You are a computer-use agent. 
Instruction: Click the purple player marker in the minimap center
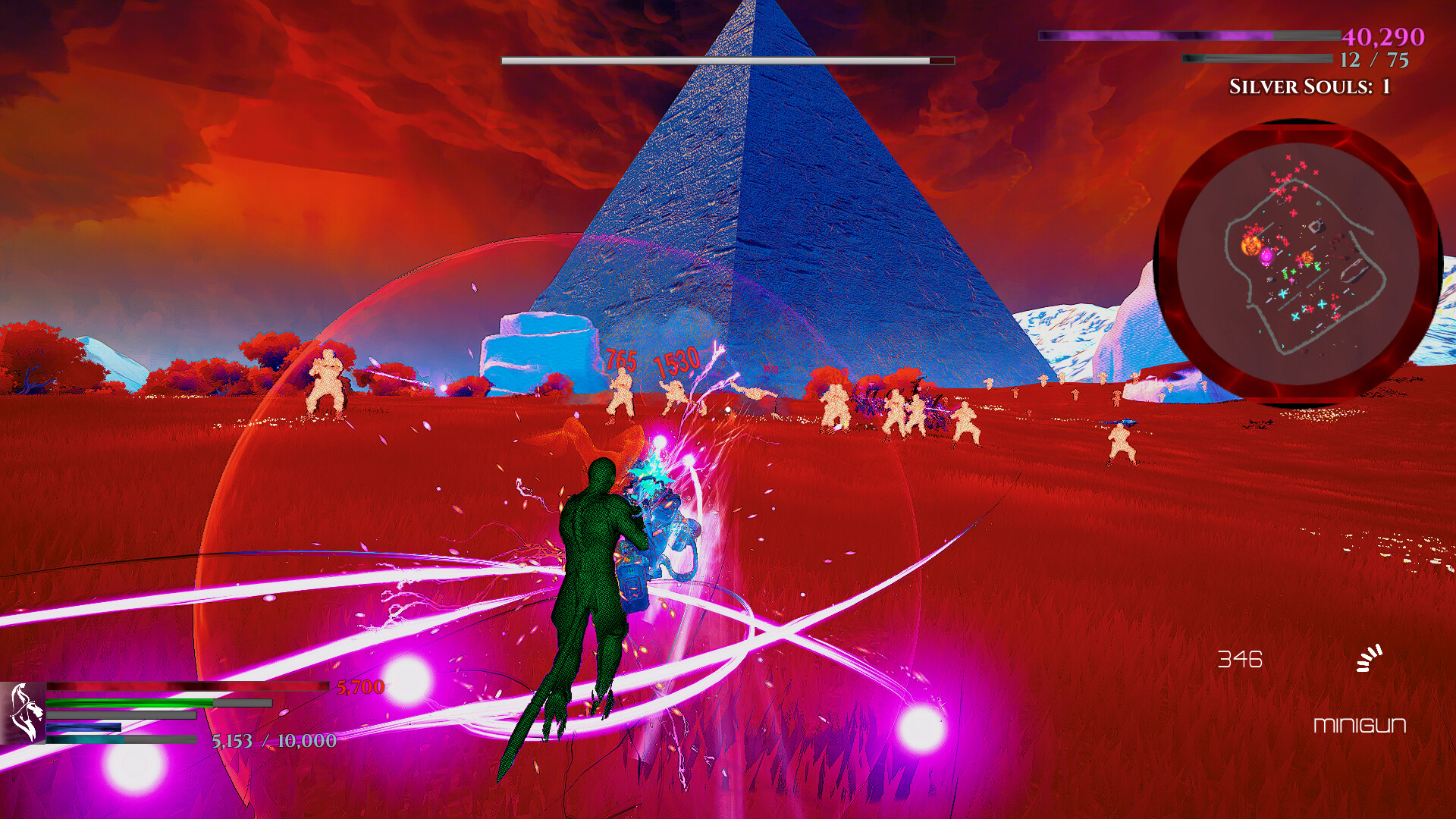click(x=1266, y=255)
